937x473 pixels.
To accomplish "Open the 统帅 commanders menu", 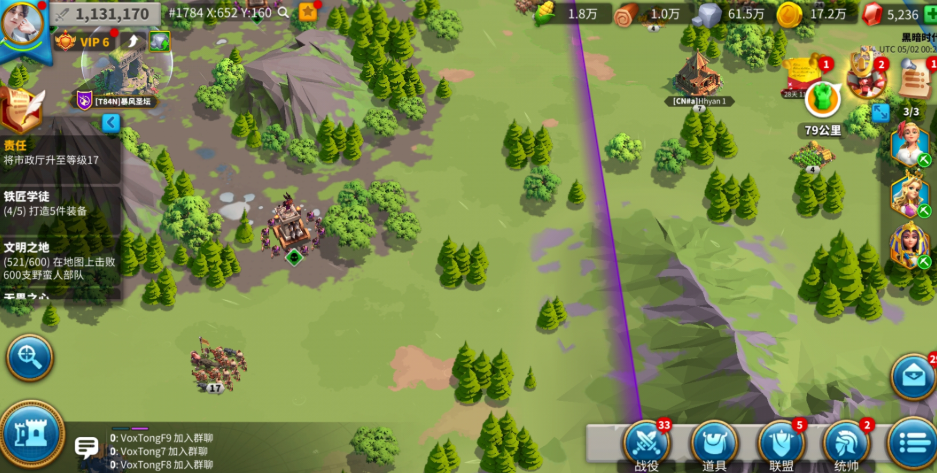I will 846,443.
